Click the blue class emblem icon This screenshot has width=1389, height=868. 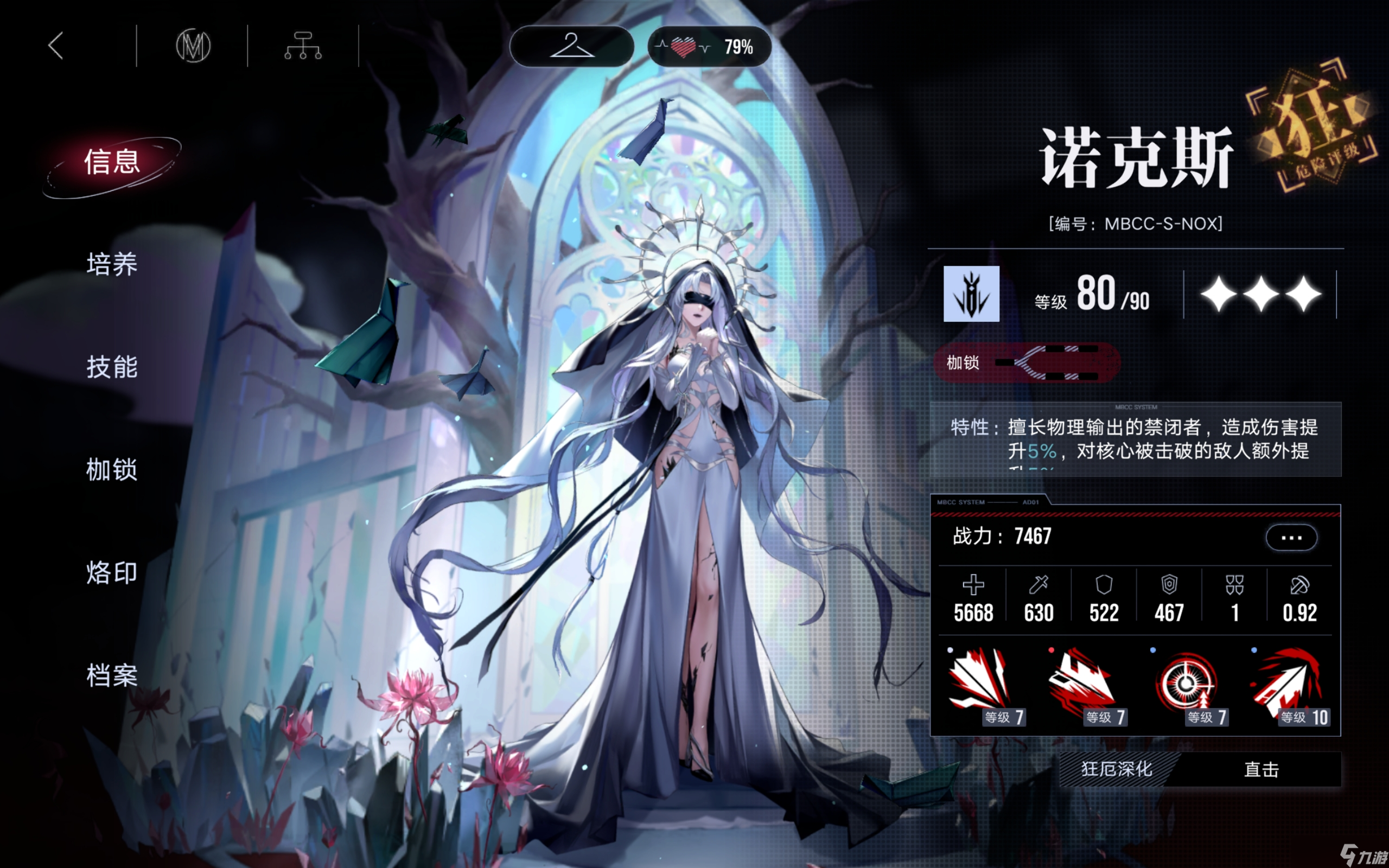[971, 294]
